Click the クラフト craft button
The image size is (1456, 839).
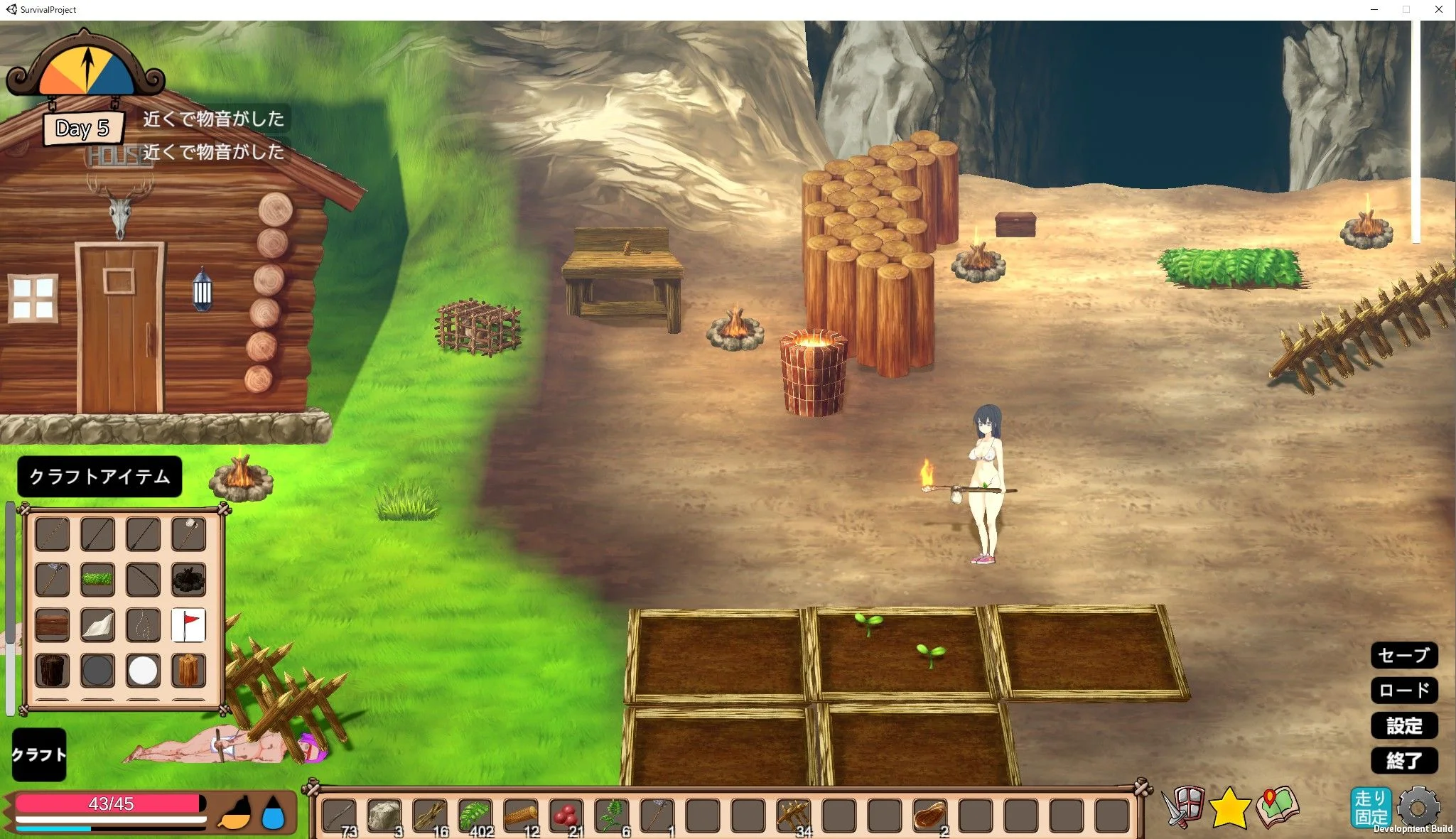[x=39, y=754]
